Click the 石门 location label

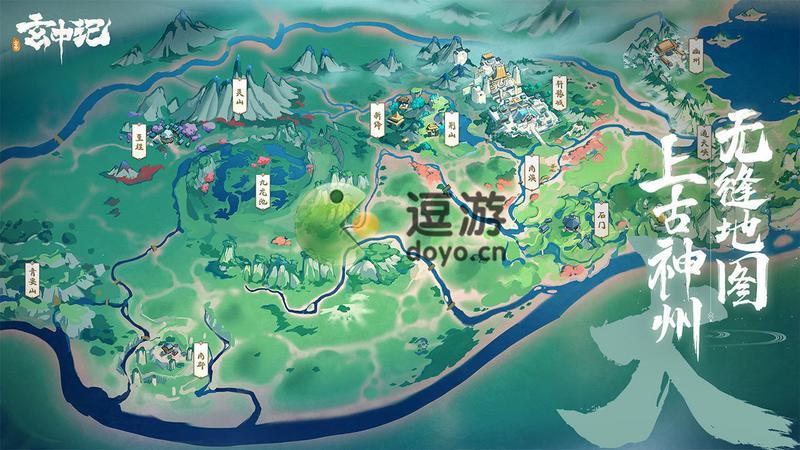pyautogui.click(x=601, y=217)
